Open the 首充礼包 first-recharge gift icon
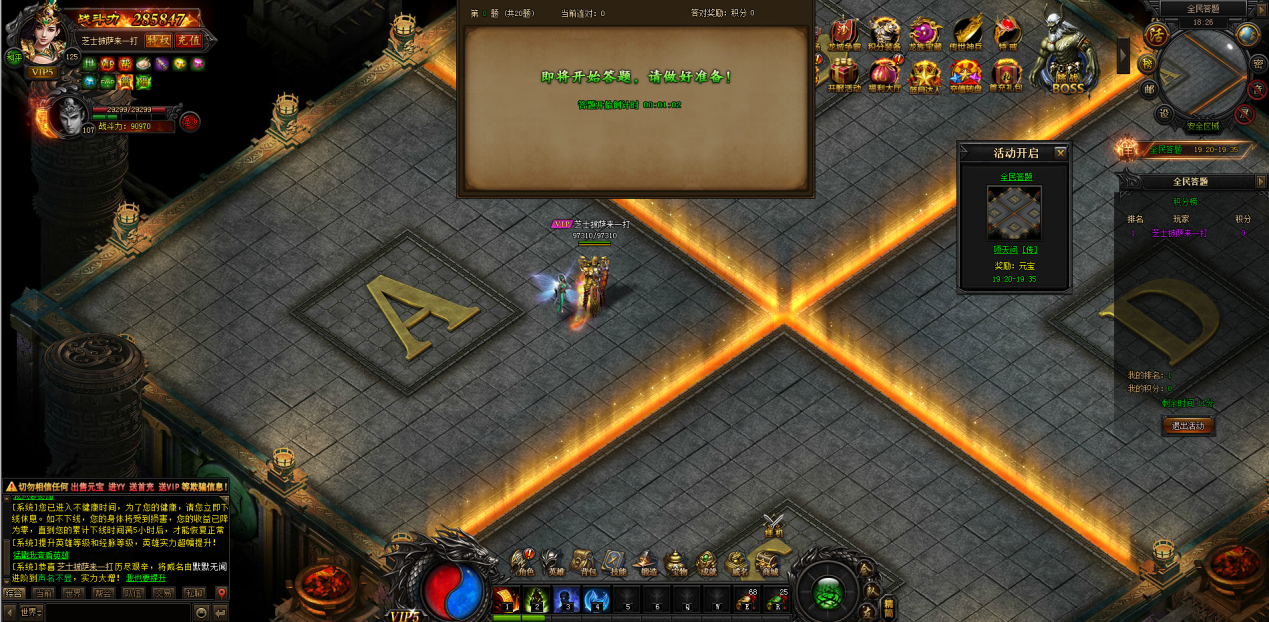Screen dimensions: 1269x622 click(1006, 73)
